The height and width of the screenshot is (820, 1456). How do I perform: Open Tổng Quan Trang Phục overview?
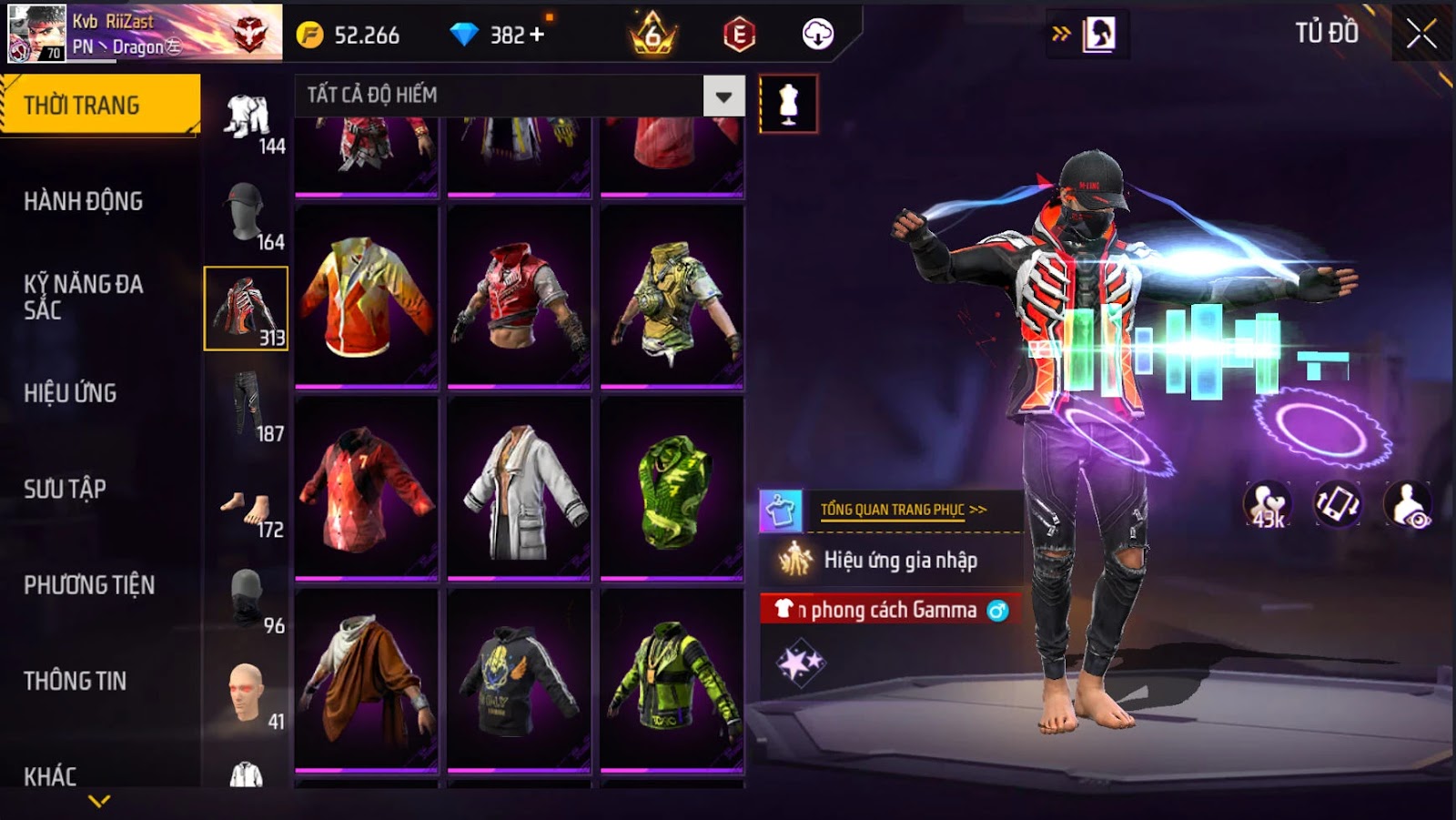click(x=902, y=510)
